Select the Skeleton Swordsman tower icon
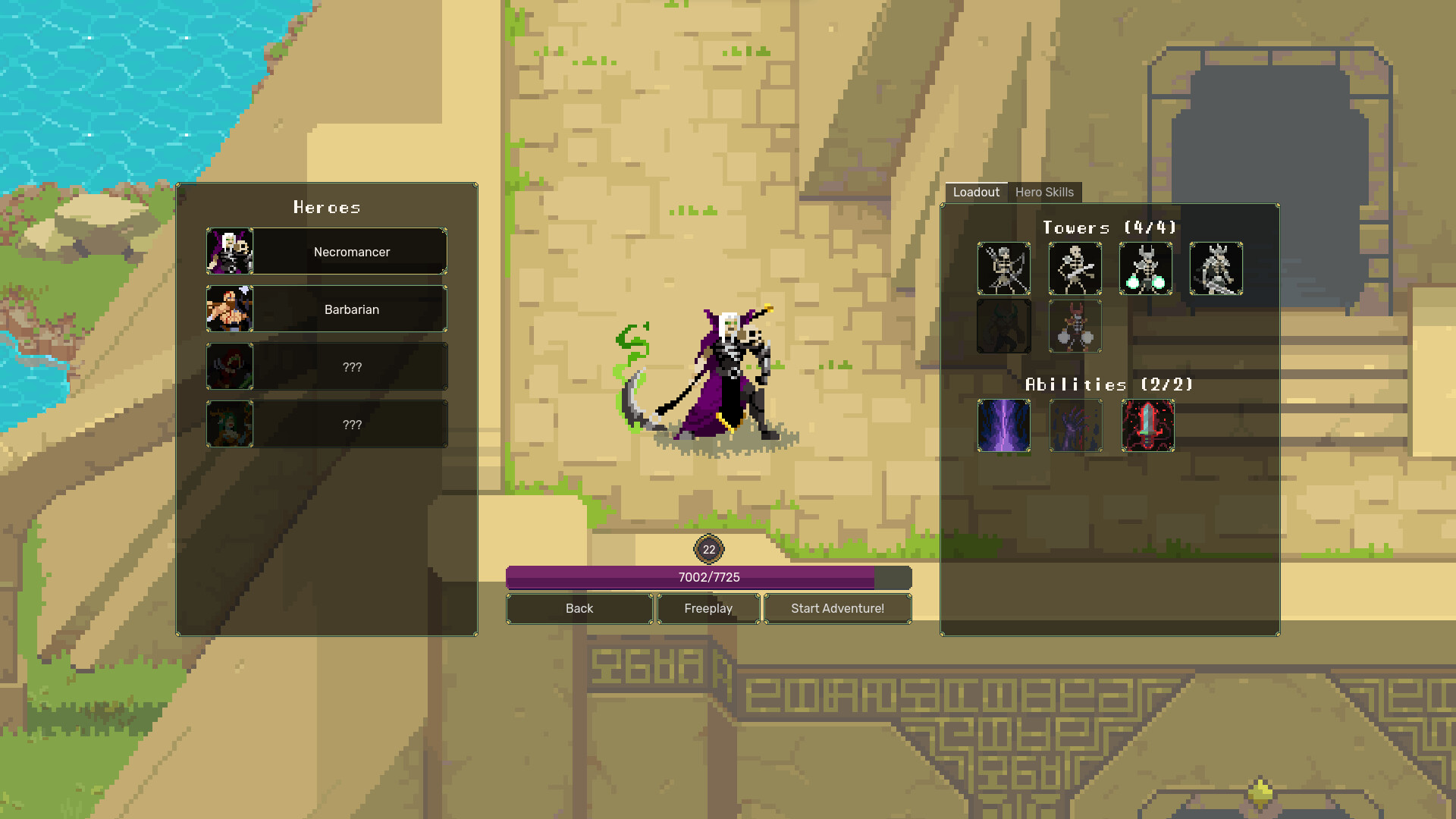Screen dimensions: 1456x819 tap(1075, 269)
